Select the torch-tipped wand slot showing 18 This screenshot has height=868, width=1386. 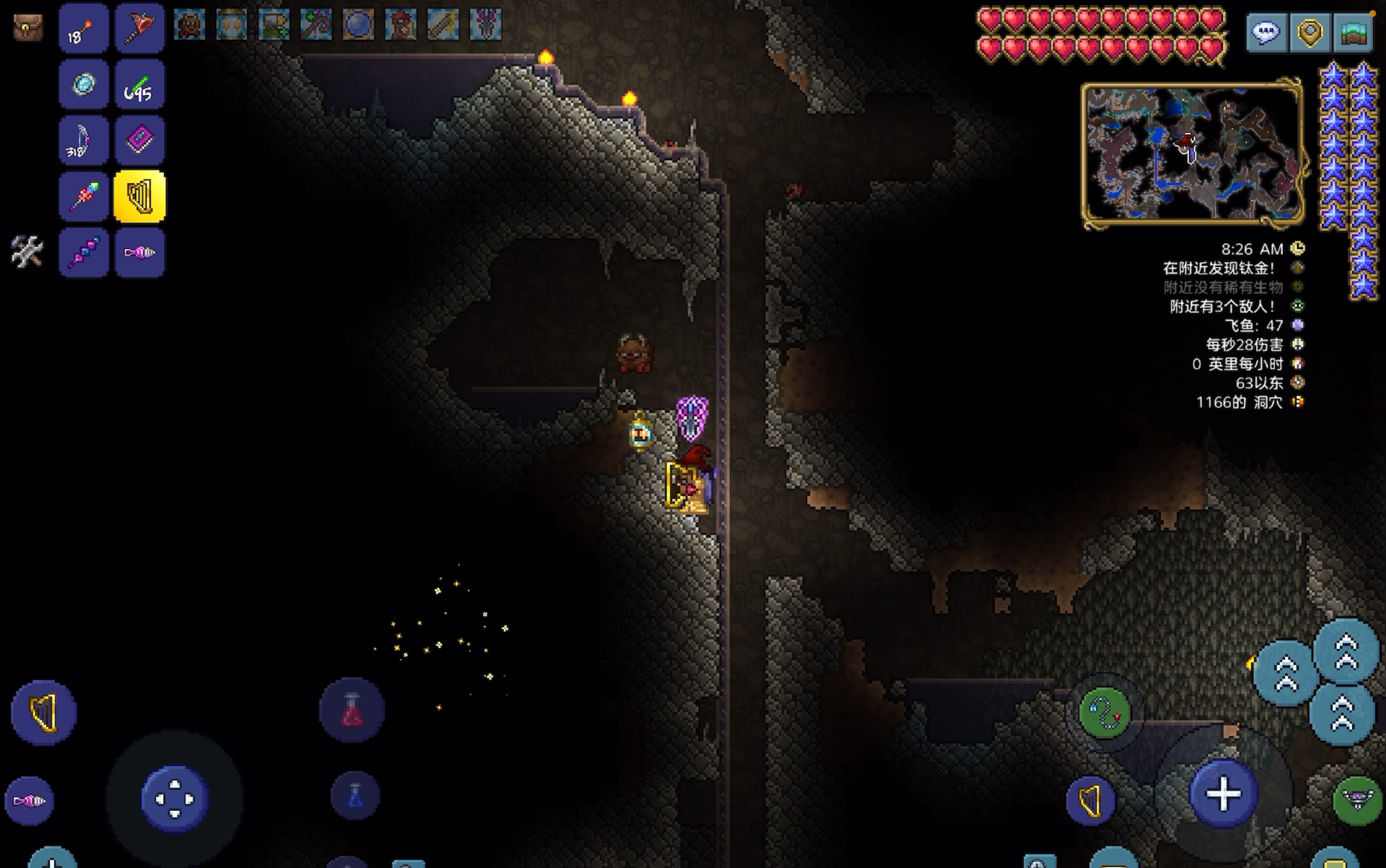pos(83,28)
